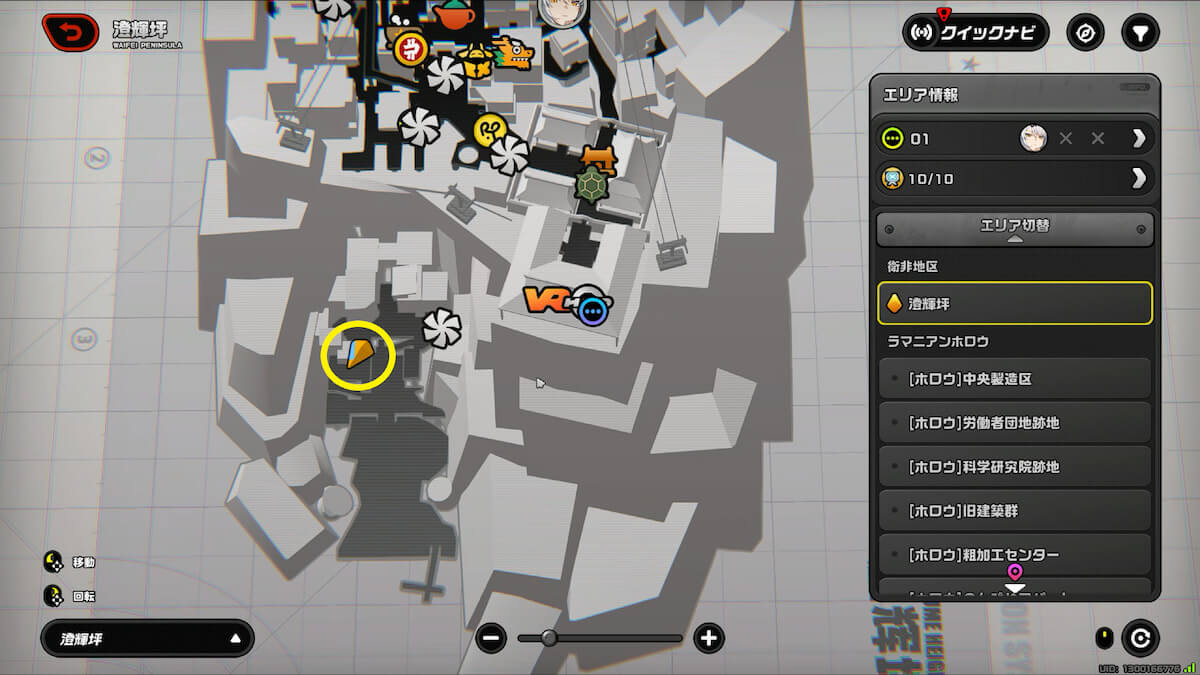Image resolution: width=1200 pixels, height=675 pixels.
Task: Expand the 10/10 collectible row
Action: click(1138, 178)
